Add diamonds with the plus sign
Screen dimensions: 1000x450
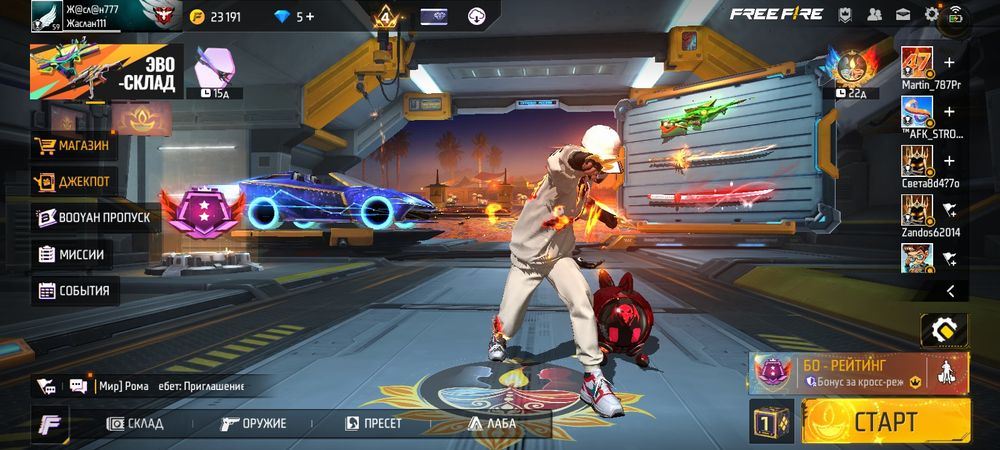tap(310, 16)
